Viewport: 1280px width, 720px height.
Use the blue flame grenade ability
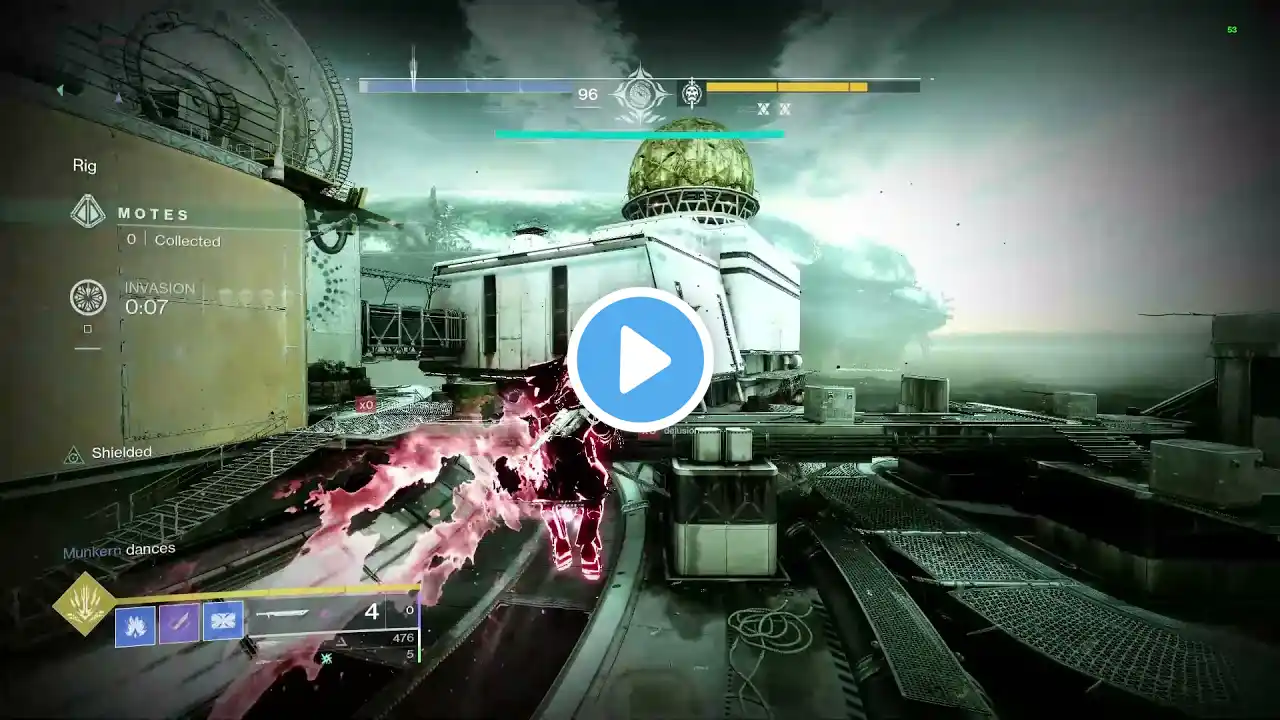[x=135, y=625]
